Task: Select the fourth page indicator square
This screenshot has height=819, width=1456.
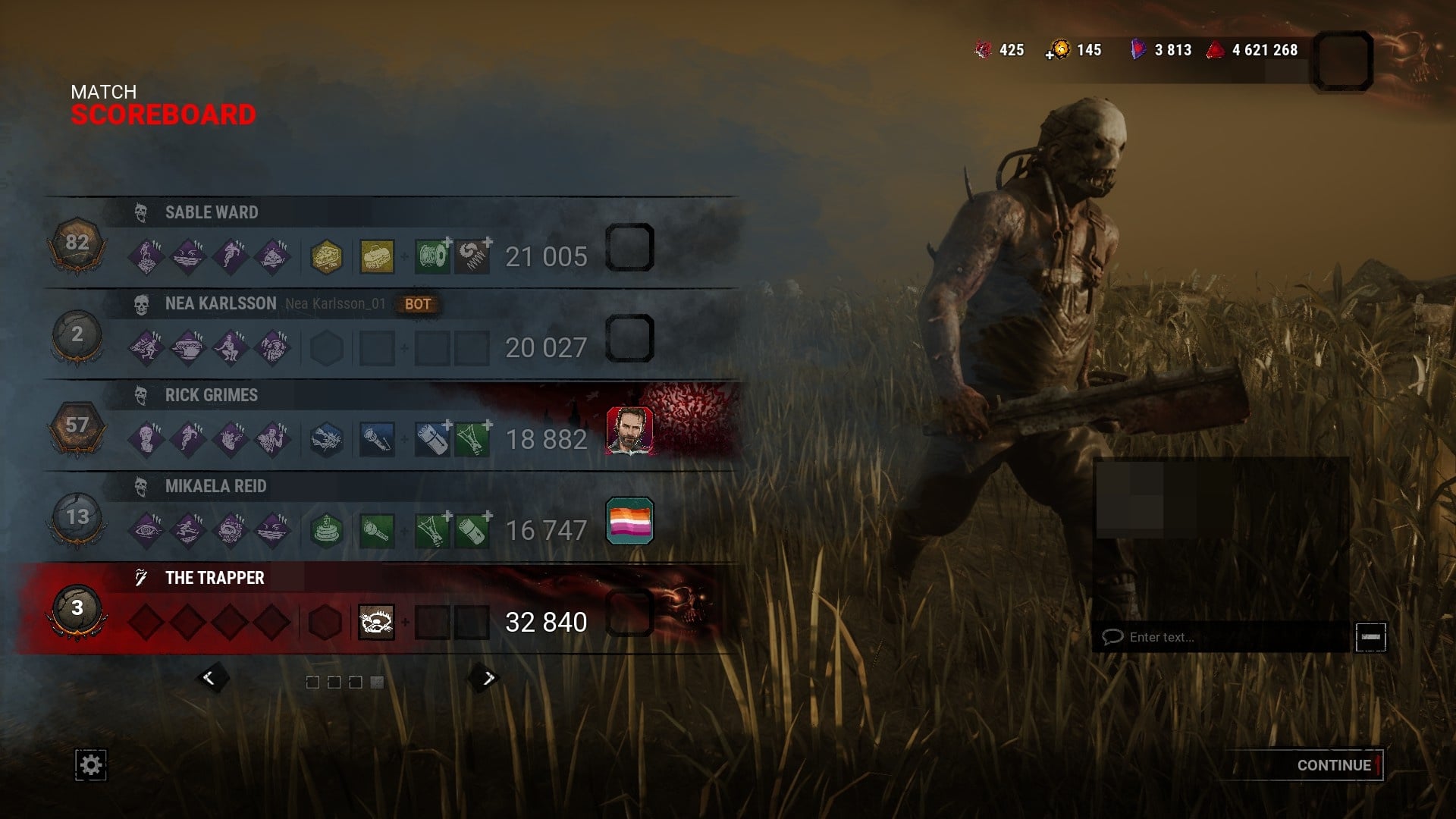Action: click(x=377, y=682)
